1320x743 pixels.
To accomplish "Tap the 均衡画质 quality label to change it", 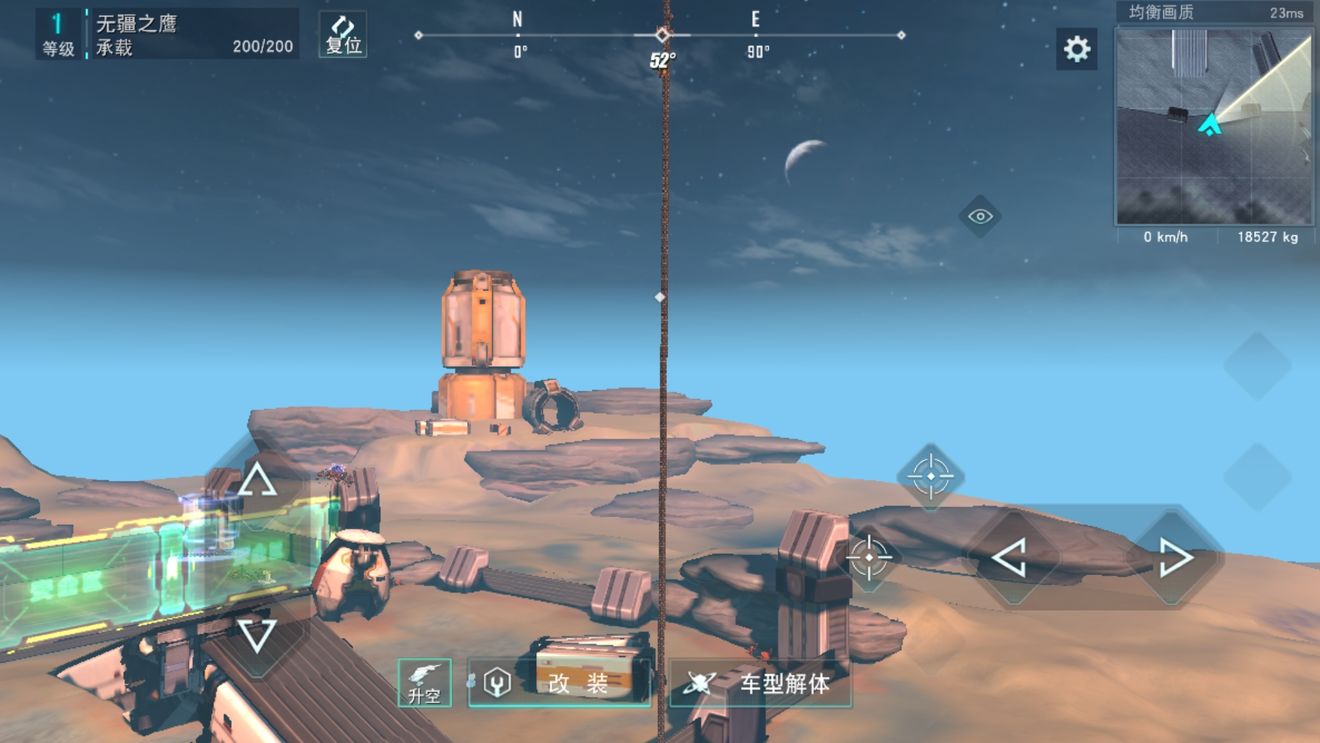I will tap(1160, 10).
